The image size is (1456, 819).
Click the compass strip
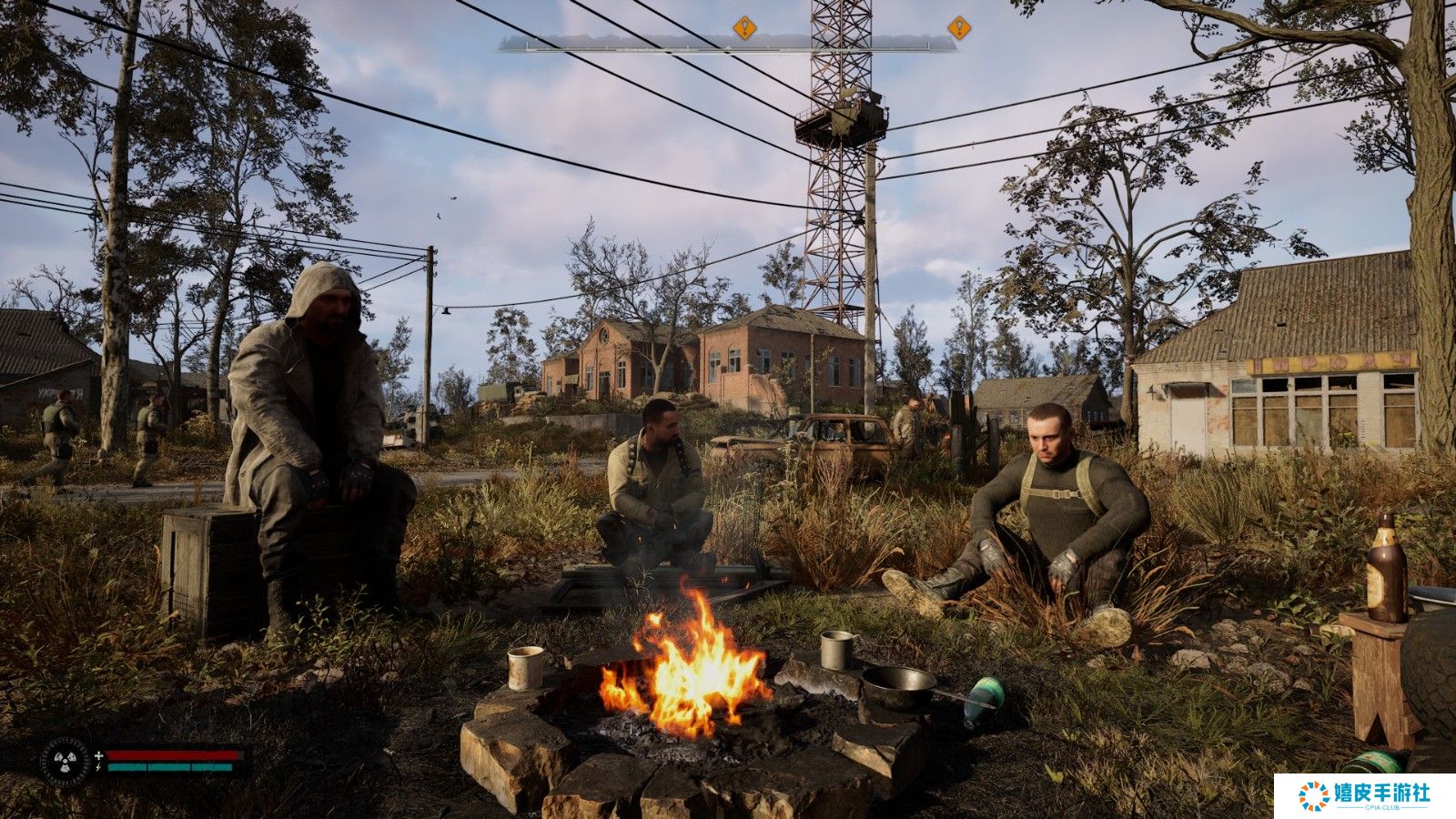726,43
